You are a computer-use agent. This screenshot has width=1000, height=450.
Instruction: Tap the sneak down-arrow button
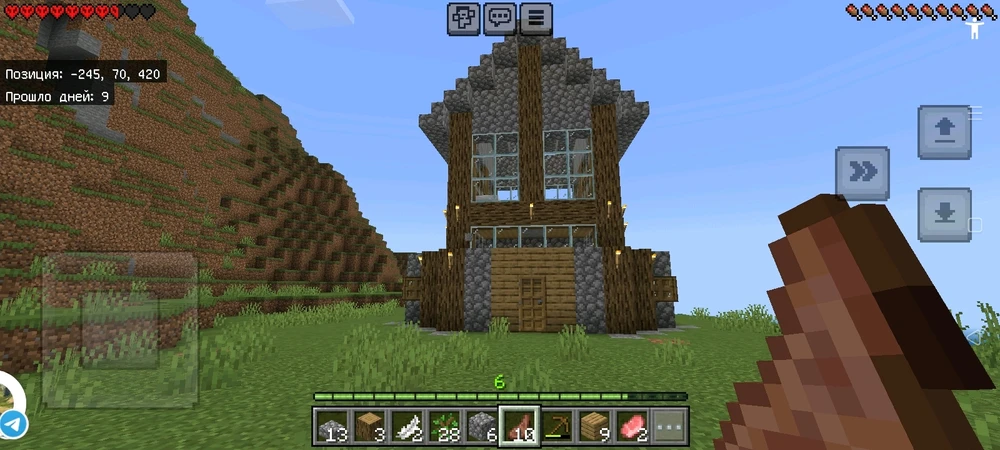point(944,214)
